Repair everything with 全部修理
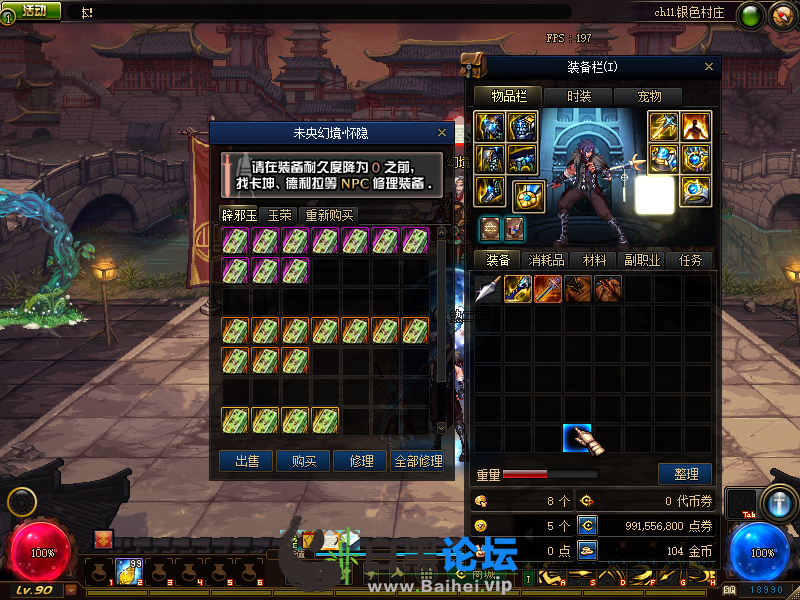This screenshot has width=800, height=600. (x=418, y=461)
